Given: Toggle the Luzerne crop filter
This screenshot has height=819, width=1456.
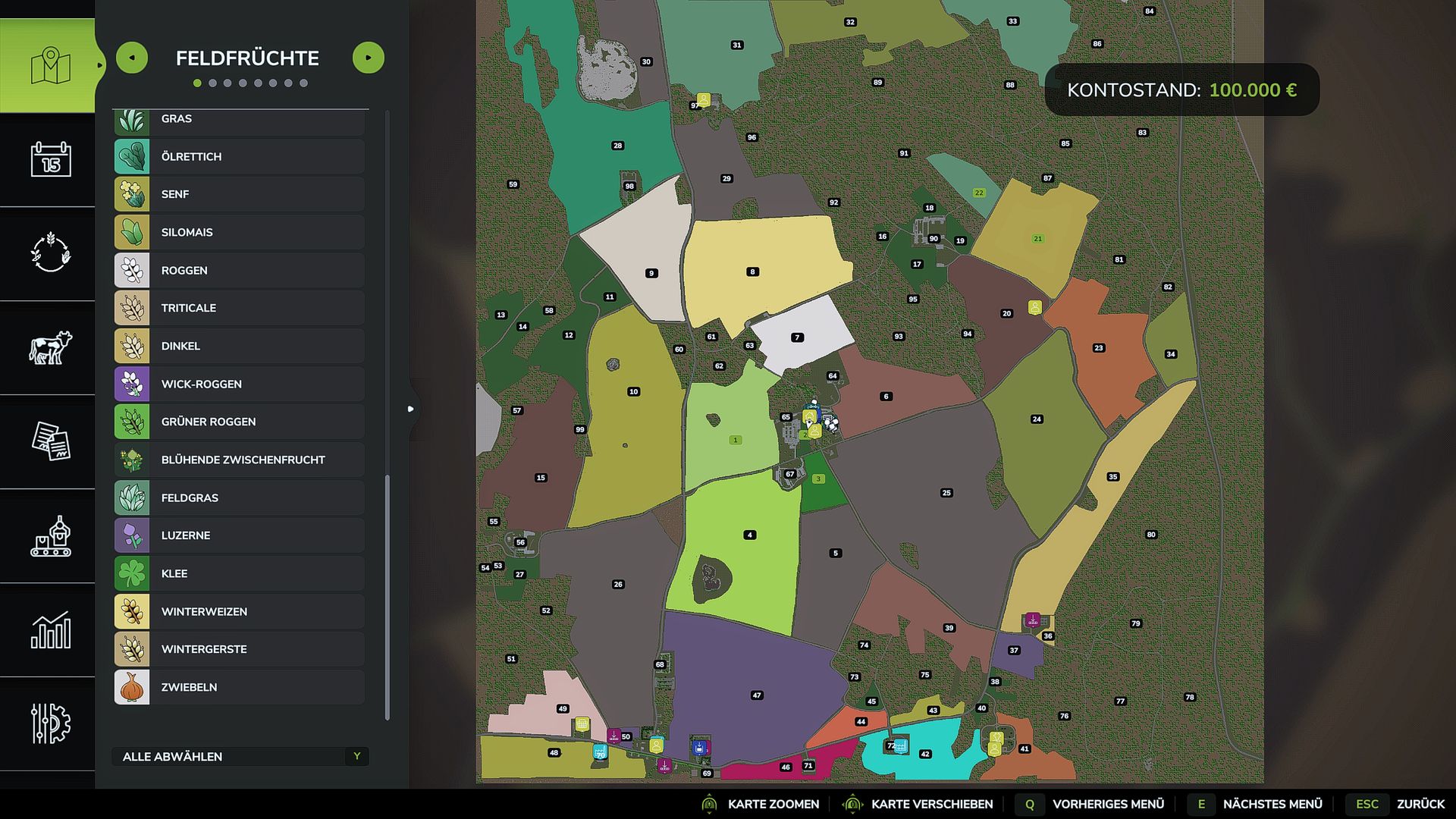Looking at the screenshot, I should coord(240,535).
